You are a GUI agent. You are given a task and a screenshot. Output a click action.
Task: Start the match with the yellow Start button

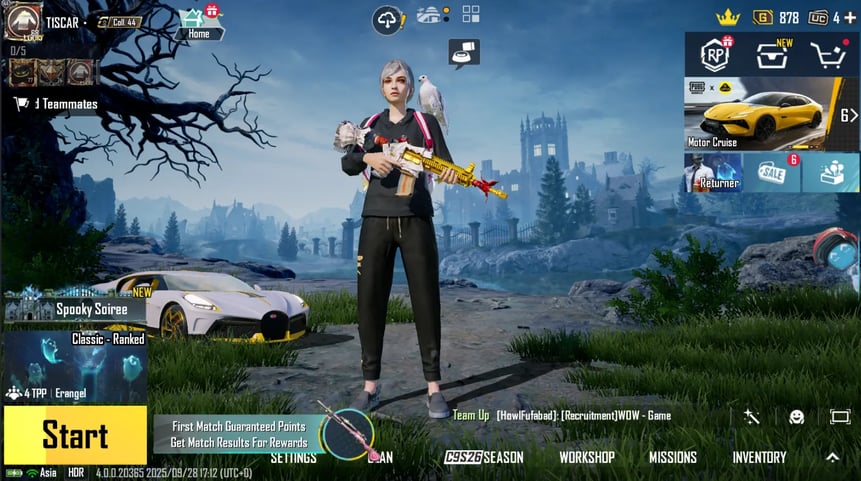(x=75, y=435)
